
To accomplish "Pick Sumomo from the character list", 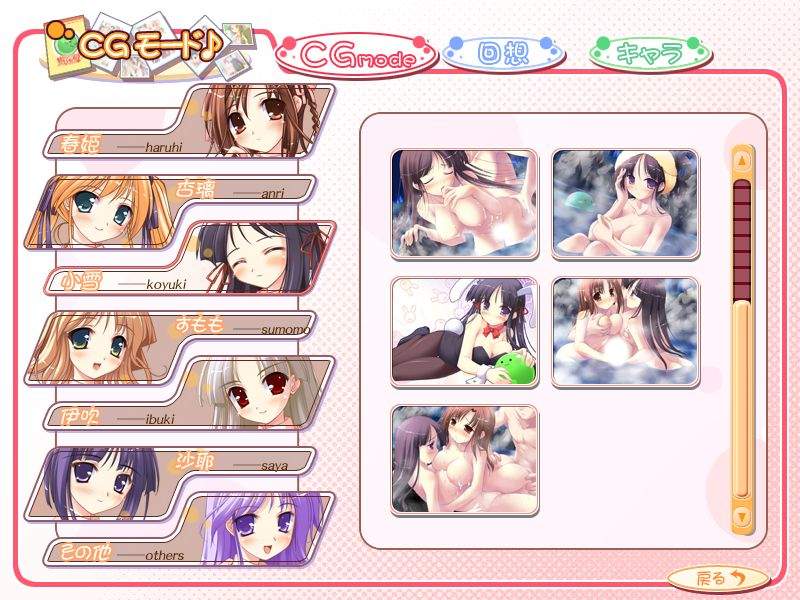I will tap(170, 345).
